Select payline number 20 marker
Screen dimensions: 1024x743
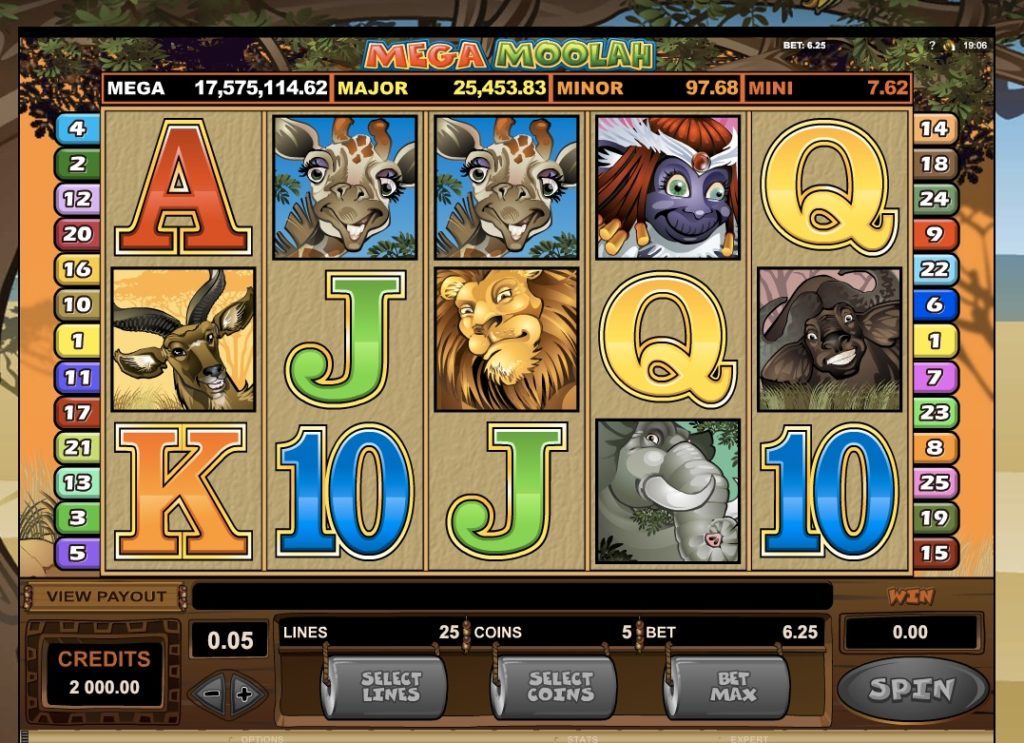pos(78,234)
